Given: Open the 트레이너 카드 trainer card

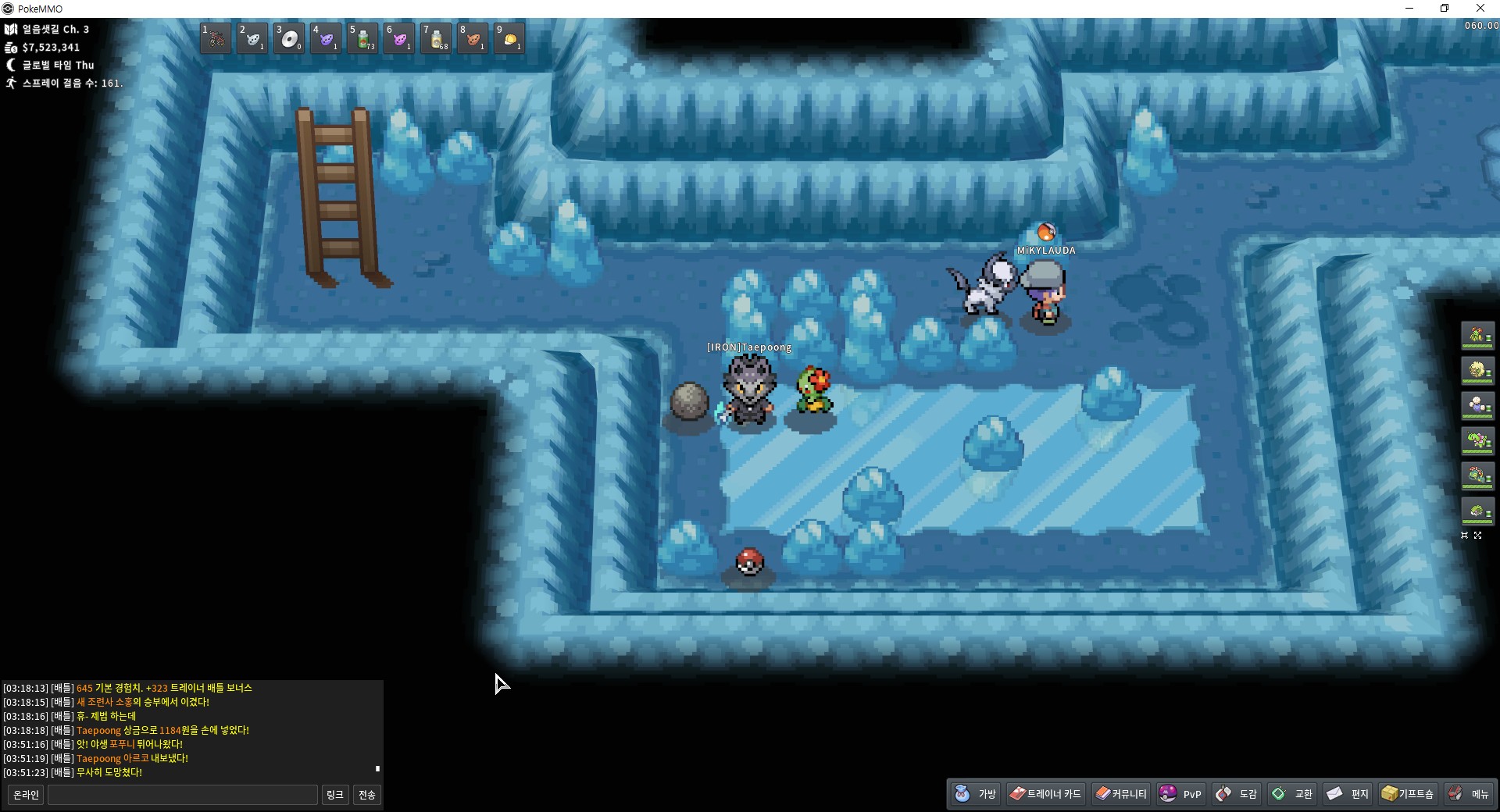Looking at the screenshot, I should [1045, 794].
